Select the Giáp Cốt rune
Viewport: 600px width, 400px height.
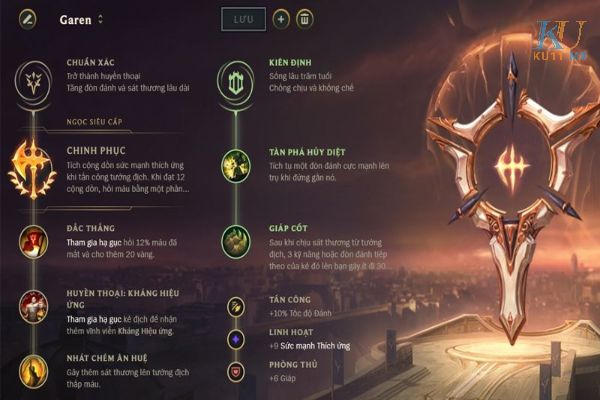[236, 241]
